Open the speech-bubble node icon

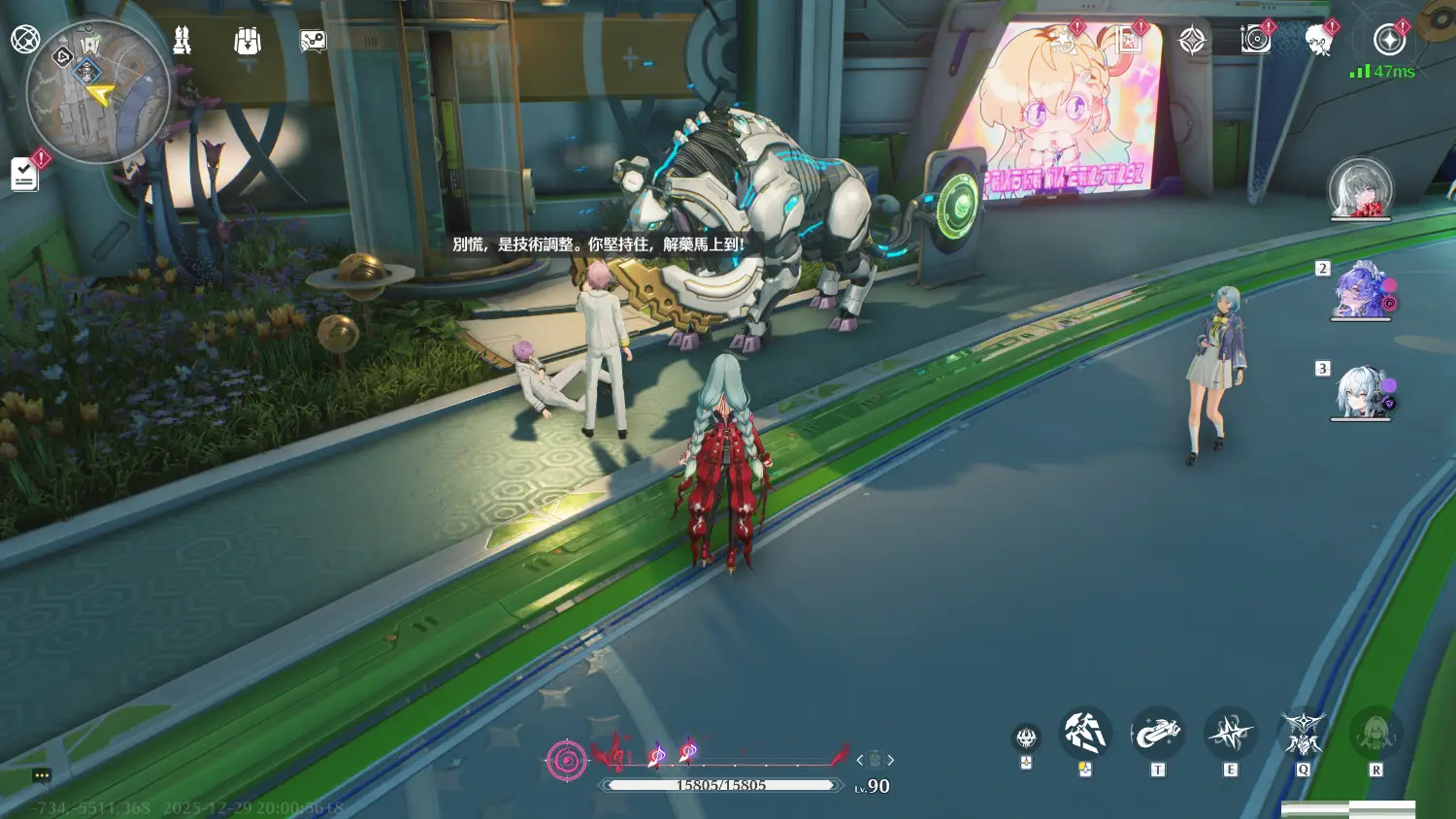tap(313, 41)
